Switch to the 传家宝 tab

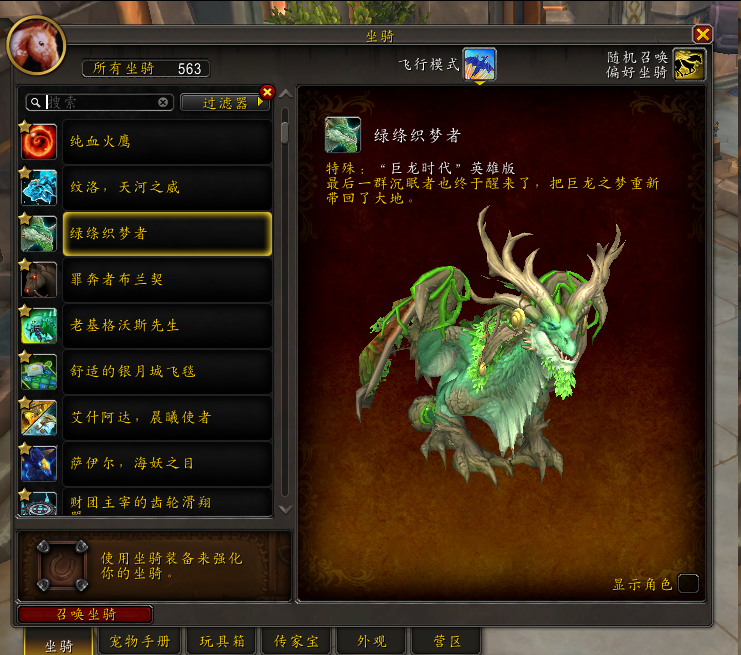click(x=295, y=641)
